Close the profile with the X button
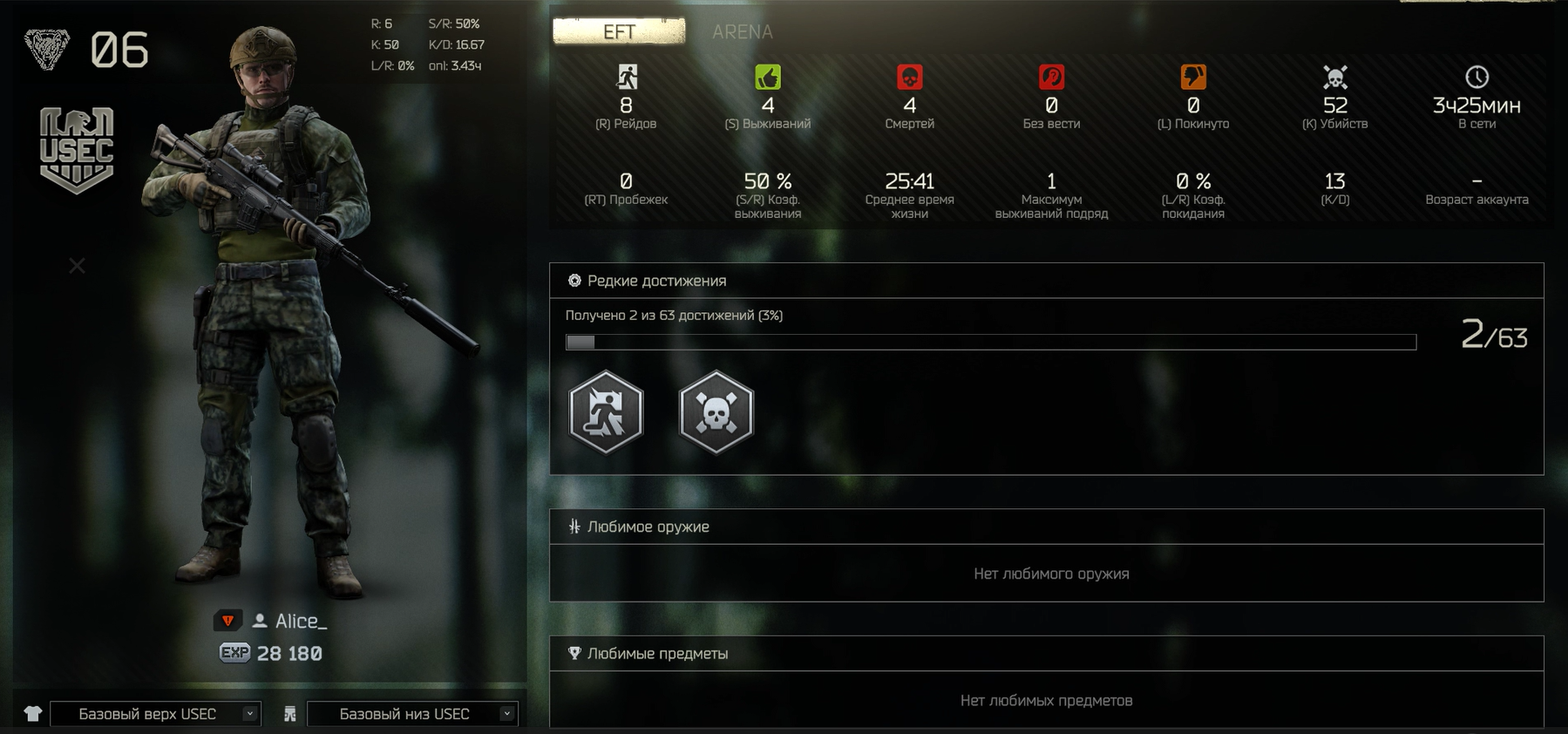1568x734 pixels. point(78,266)
